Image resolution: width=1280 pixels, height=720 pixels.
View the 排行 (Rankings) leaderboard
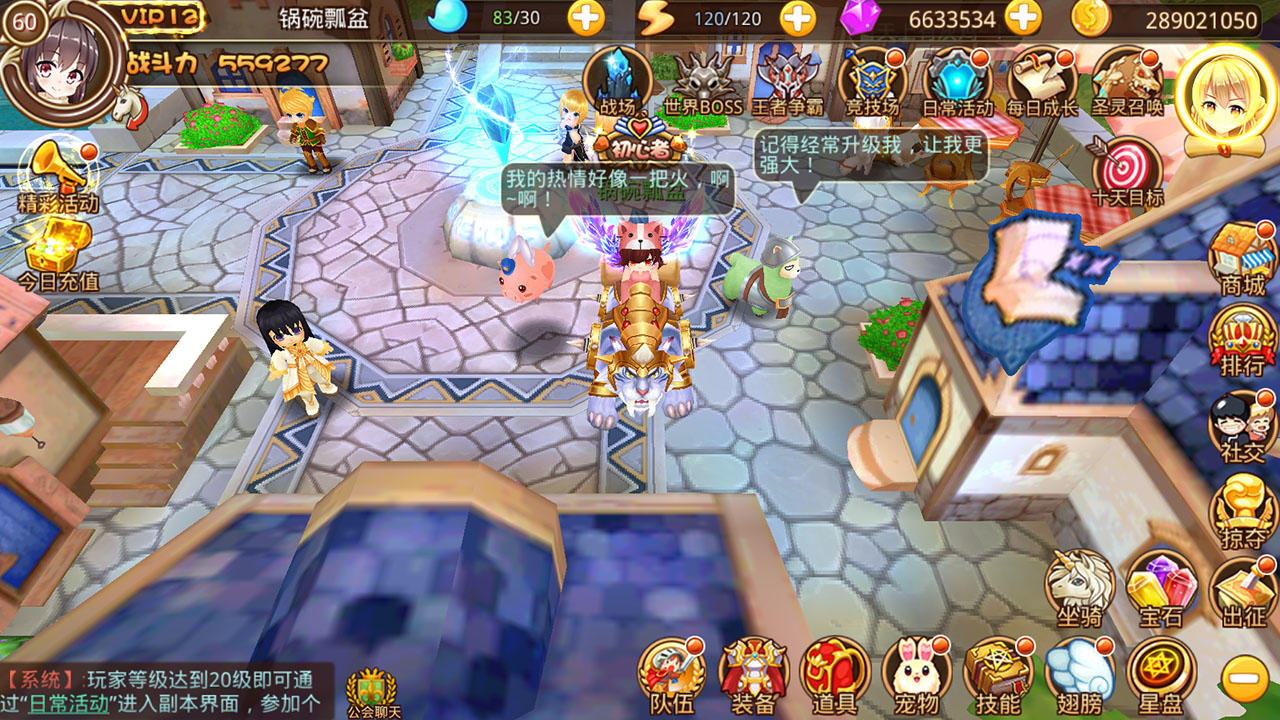(1239, 335)
